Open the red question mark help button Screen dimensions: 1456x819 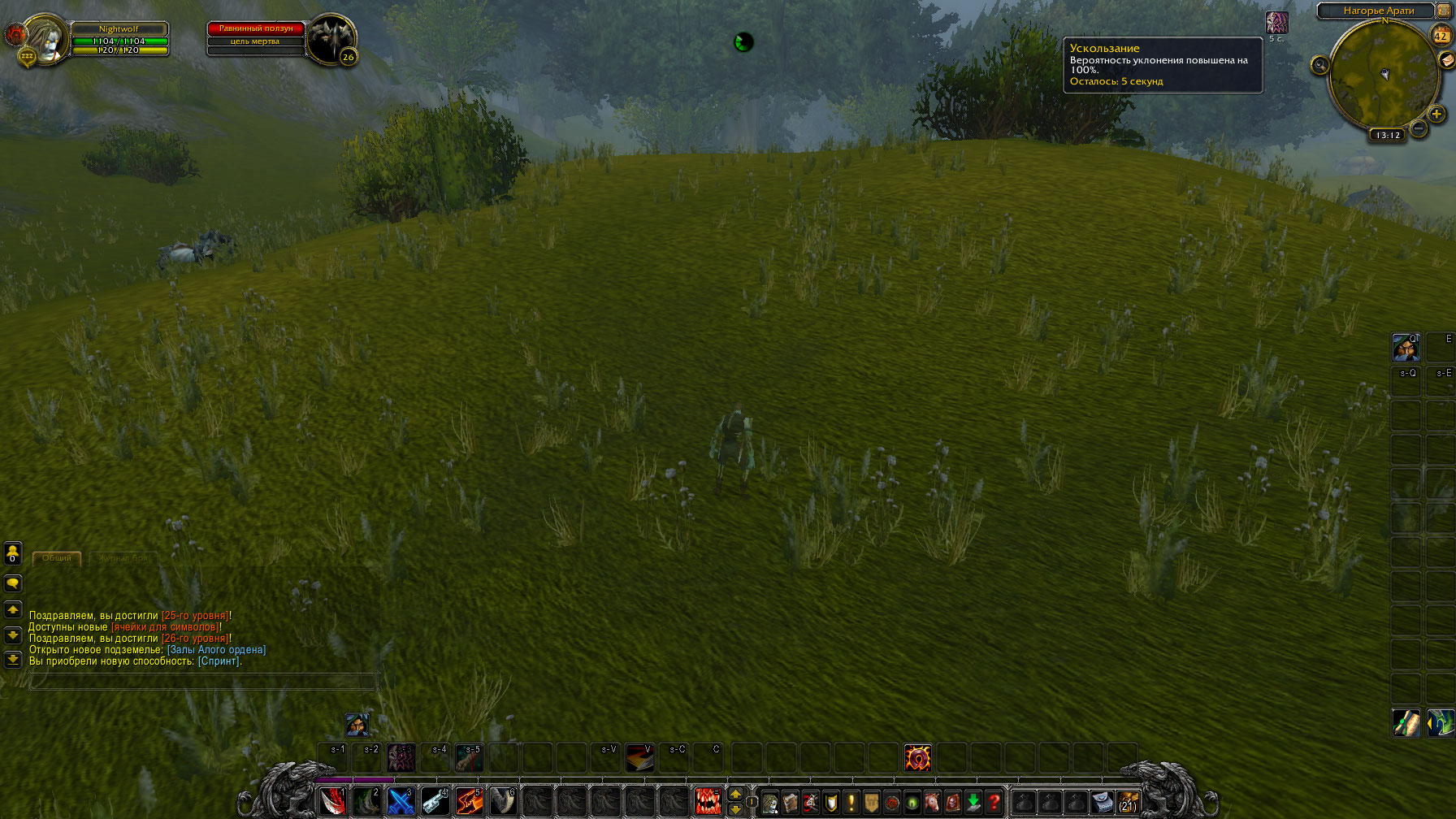point(993,803)
